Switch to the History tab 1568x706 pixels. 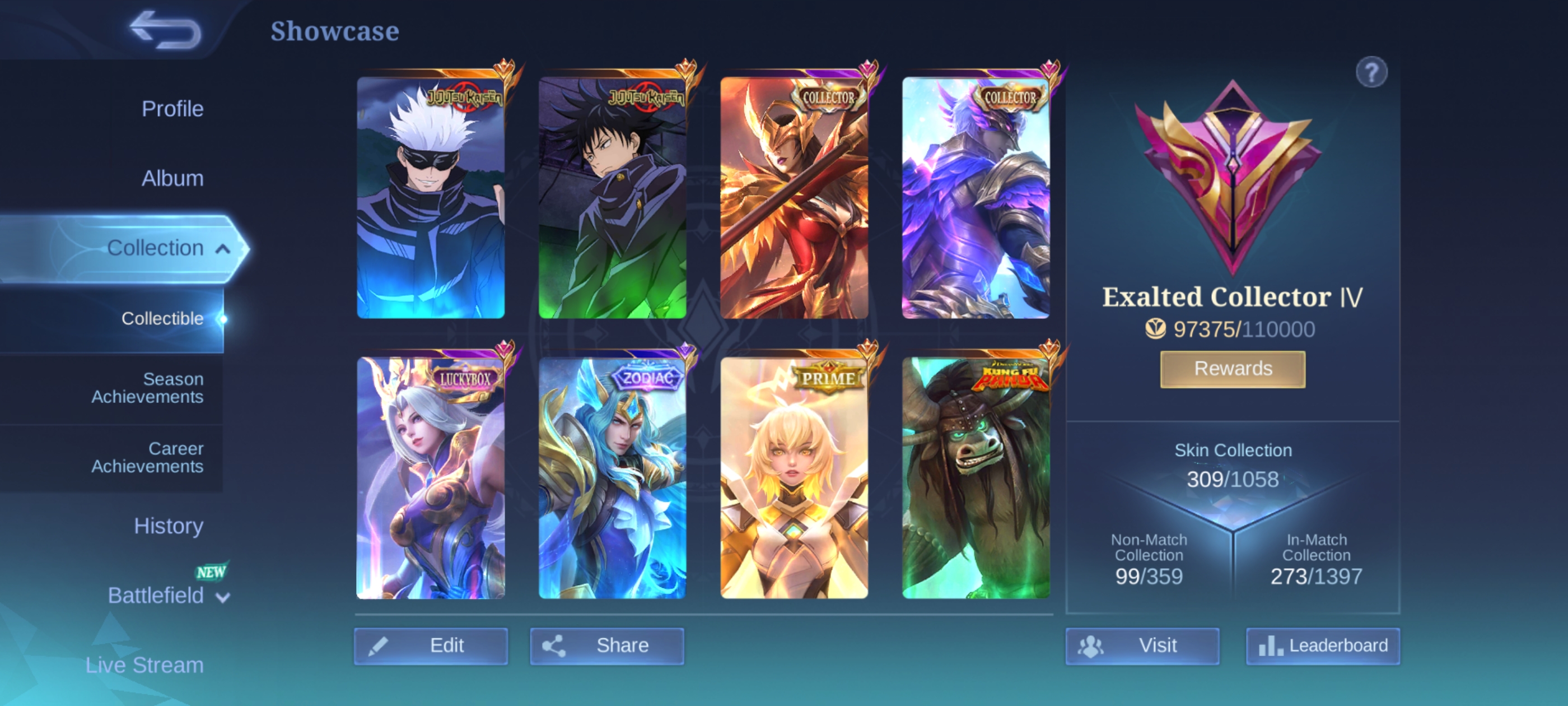168,526
